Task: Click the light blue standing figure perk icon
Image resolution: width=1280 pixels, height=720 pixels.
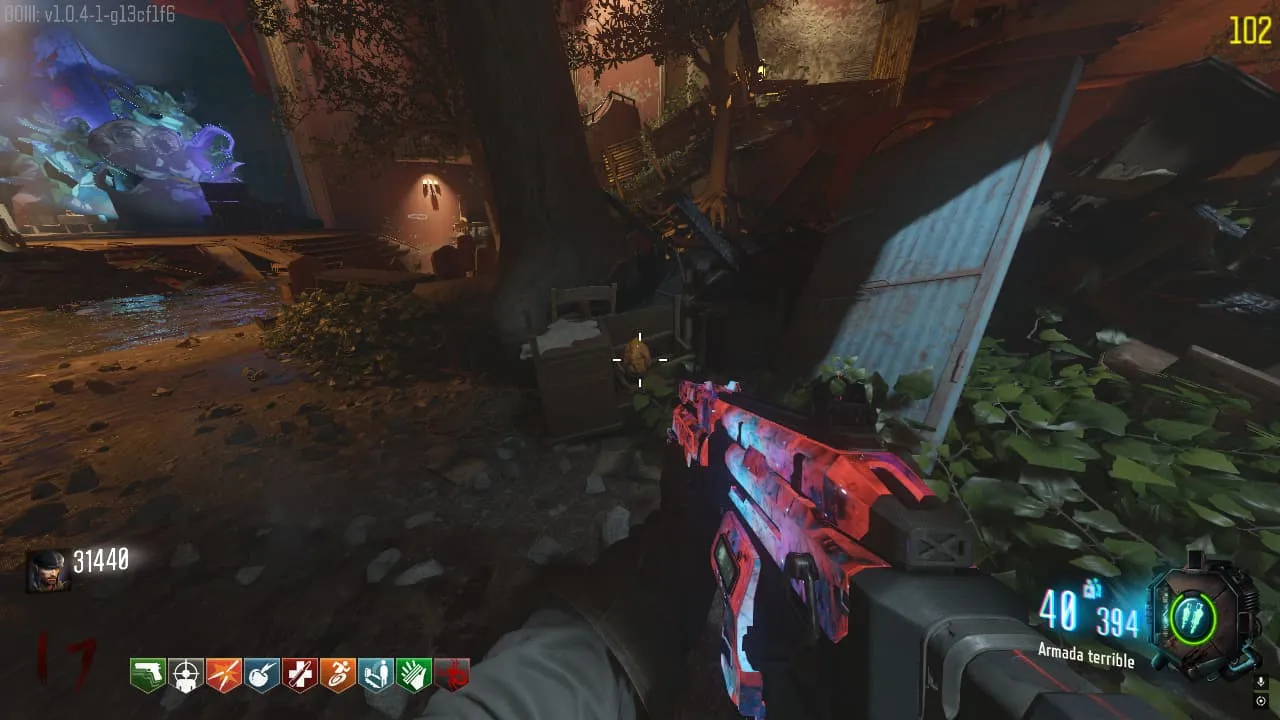Action: click(376, 675)
